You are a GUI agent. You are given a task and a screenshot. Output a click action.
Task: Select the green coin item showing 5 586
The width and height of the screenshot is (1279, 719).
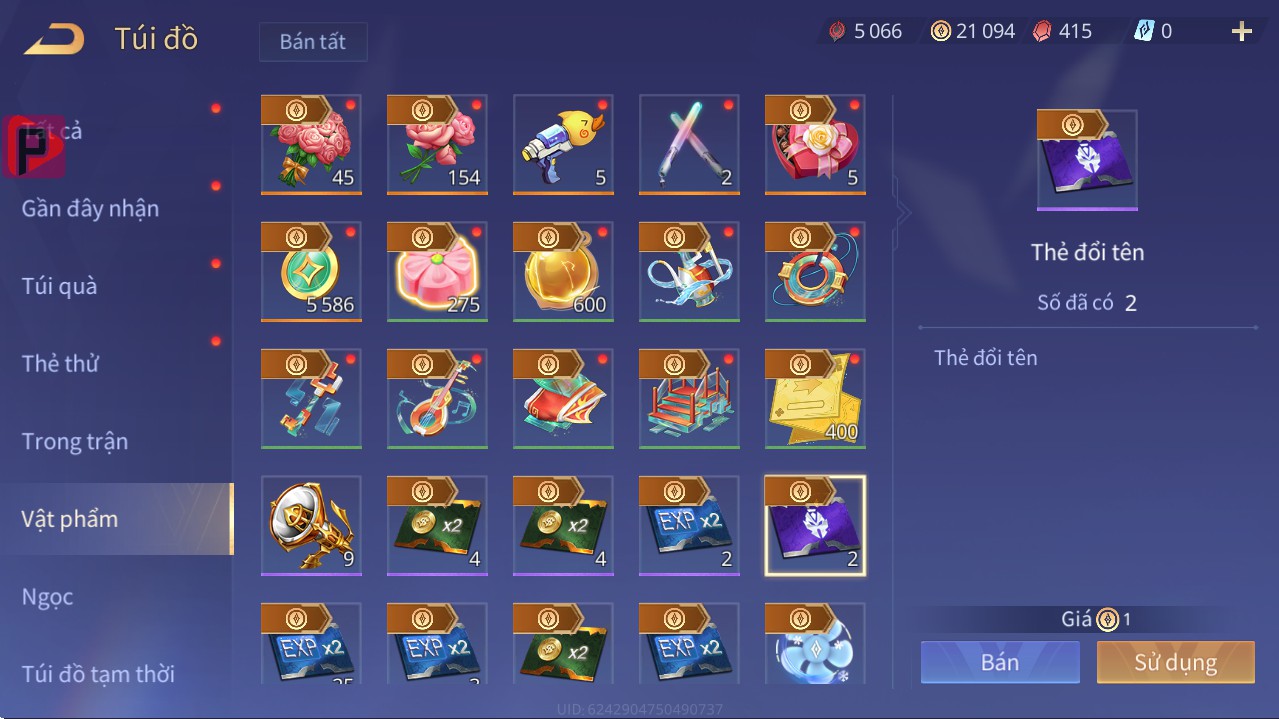pyautogui.click(x=311, y=272)
